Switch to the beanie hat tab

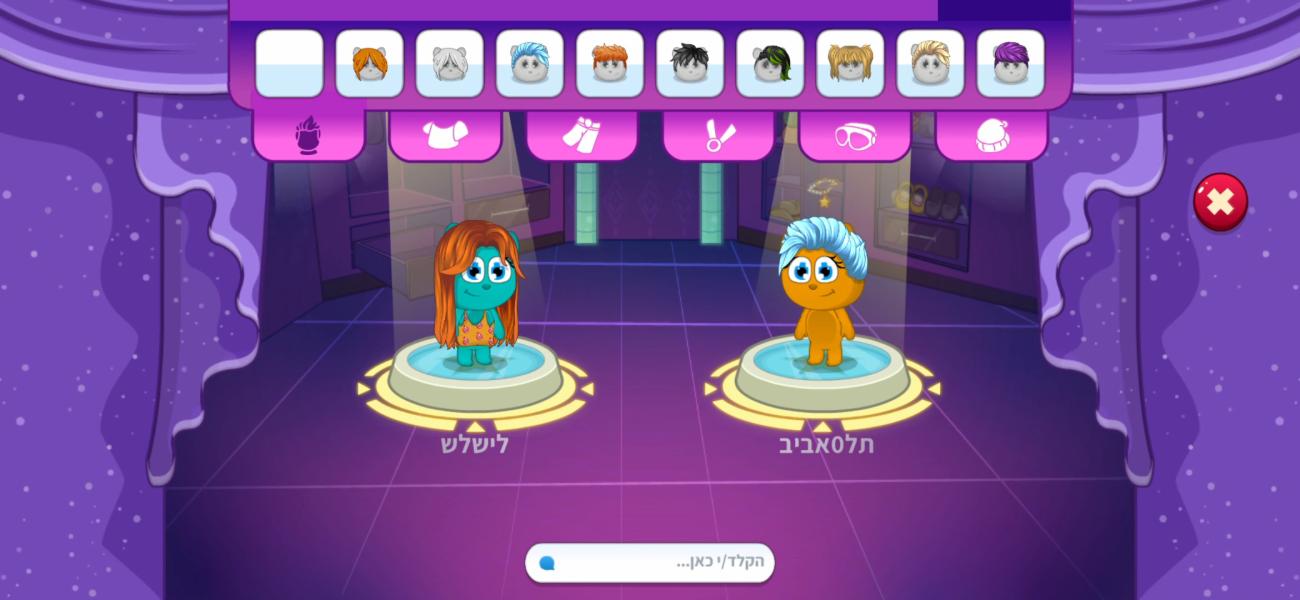pos(991,135)
